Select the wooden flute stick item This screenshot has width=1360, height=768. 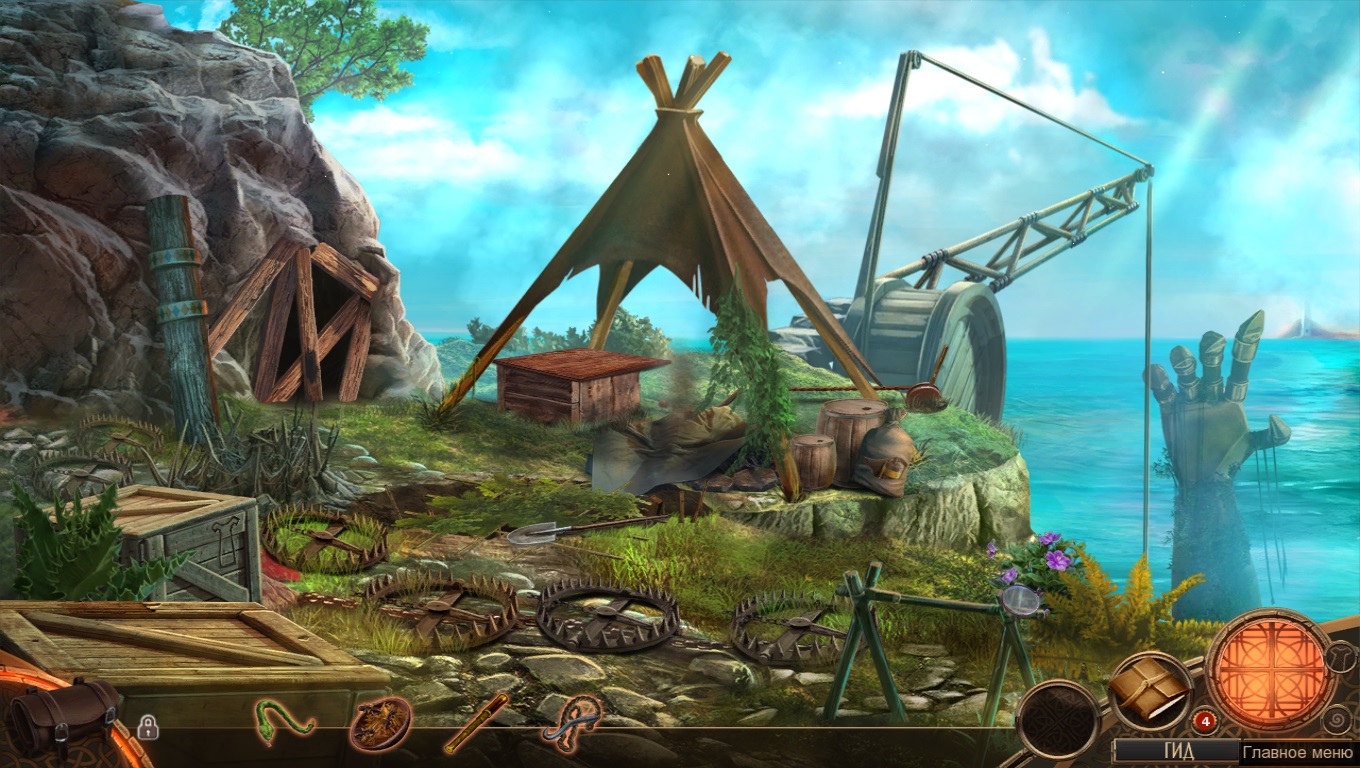476,723
